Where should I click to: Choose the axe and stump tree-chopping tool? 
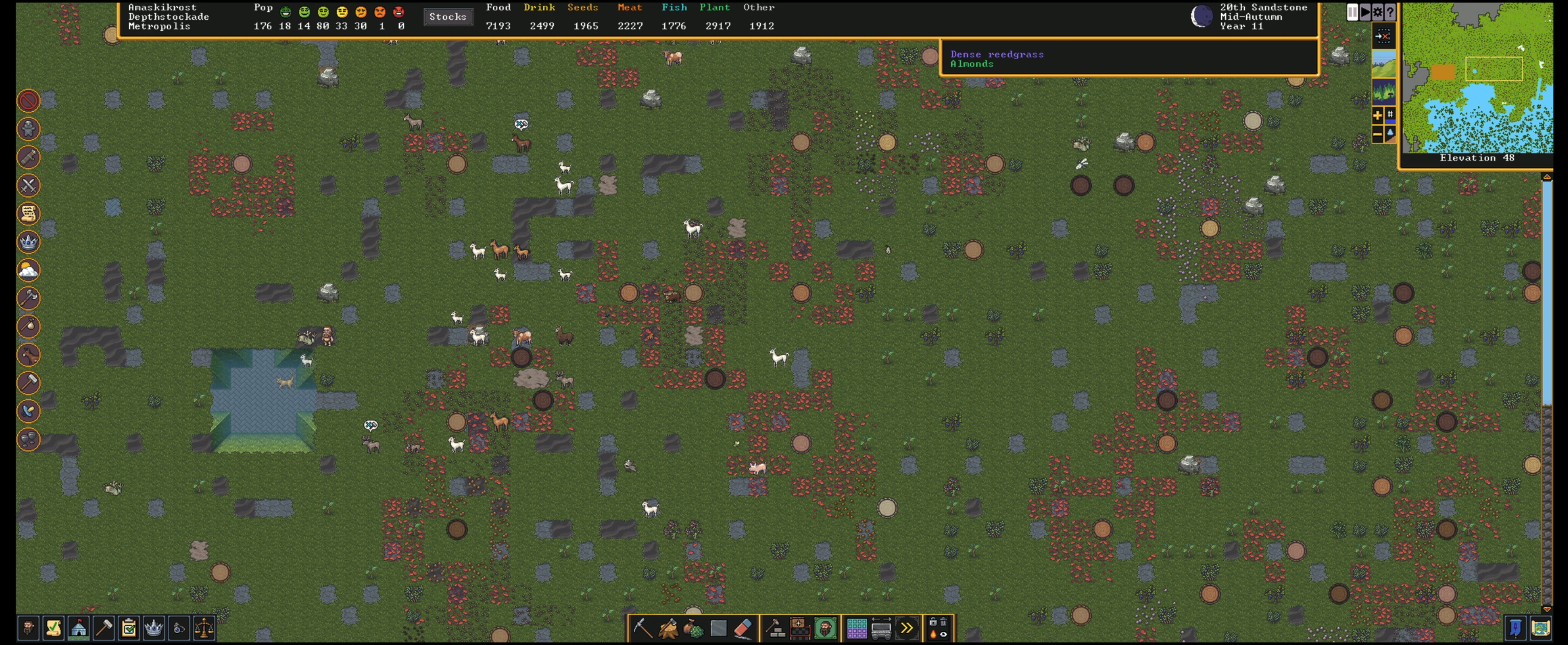click(x=668, y=628)
